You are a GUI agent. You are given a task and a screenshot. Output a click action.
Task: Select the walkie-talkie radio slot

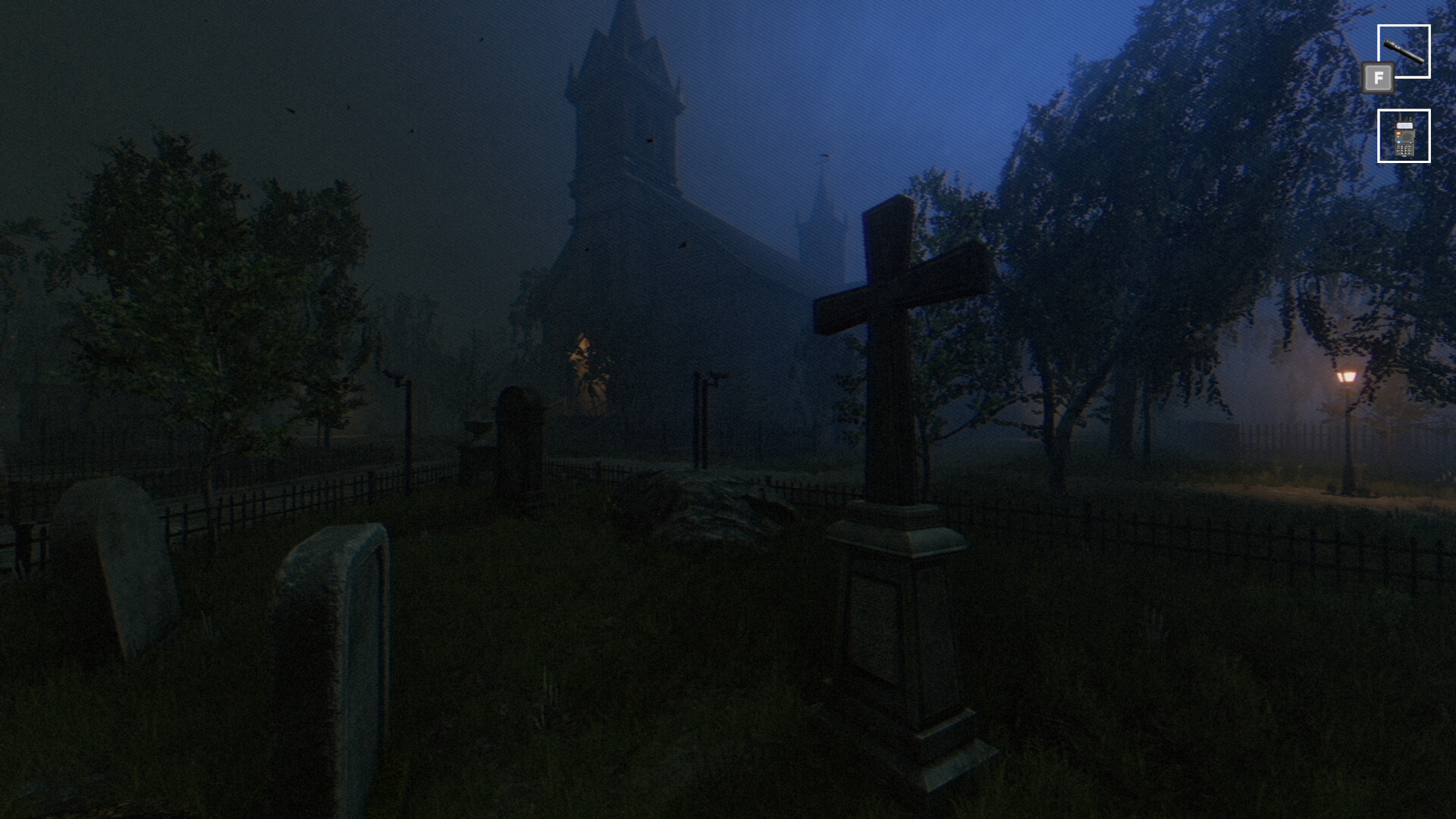point(1404,136)
